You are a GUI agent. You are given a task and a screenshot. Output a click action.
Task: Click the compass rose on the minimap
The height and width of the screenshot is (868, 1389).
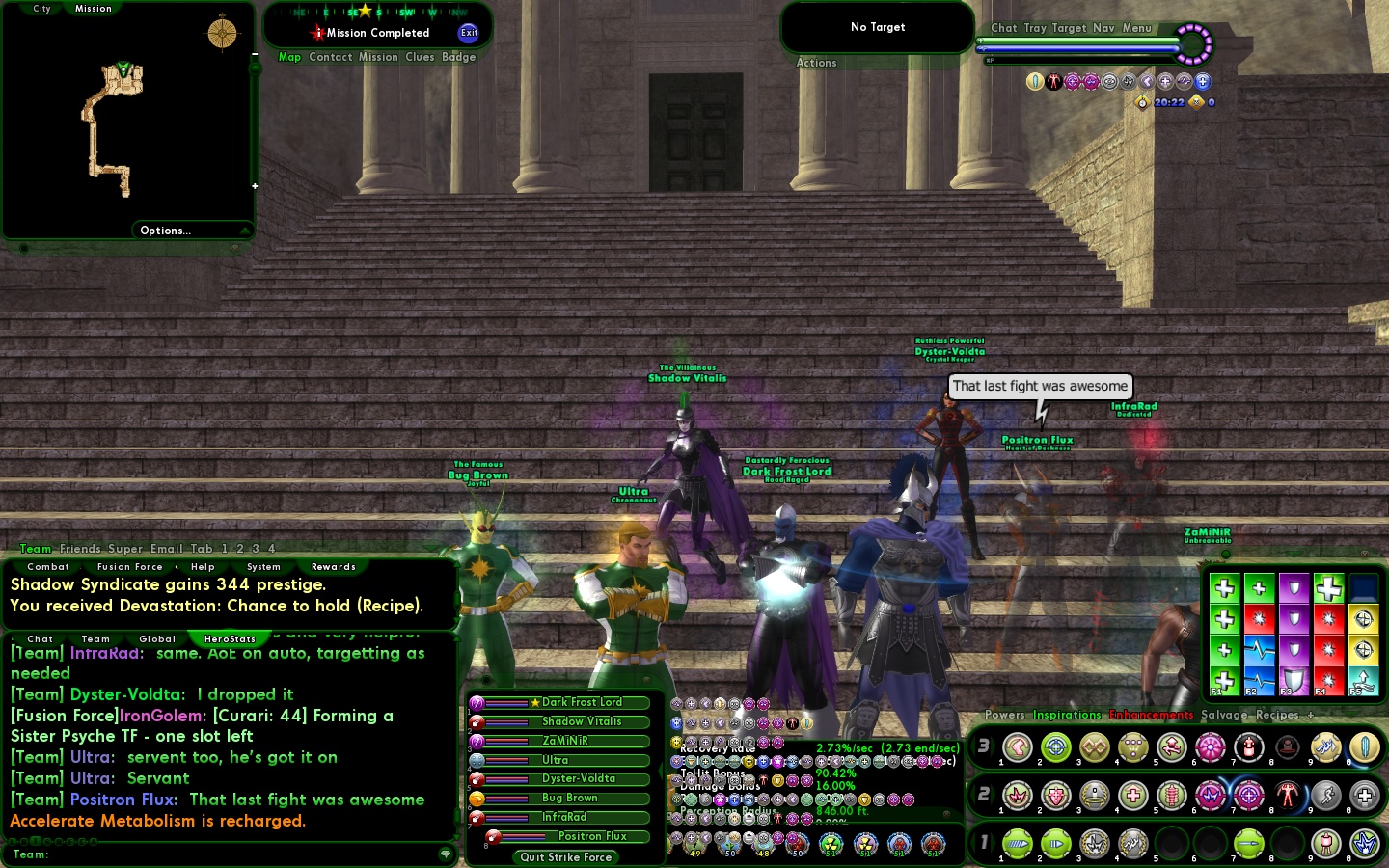click(x=221, y=33)
